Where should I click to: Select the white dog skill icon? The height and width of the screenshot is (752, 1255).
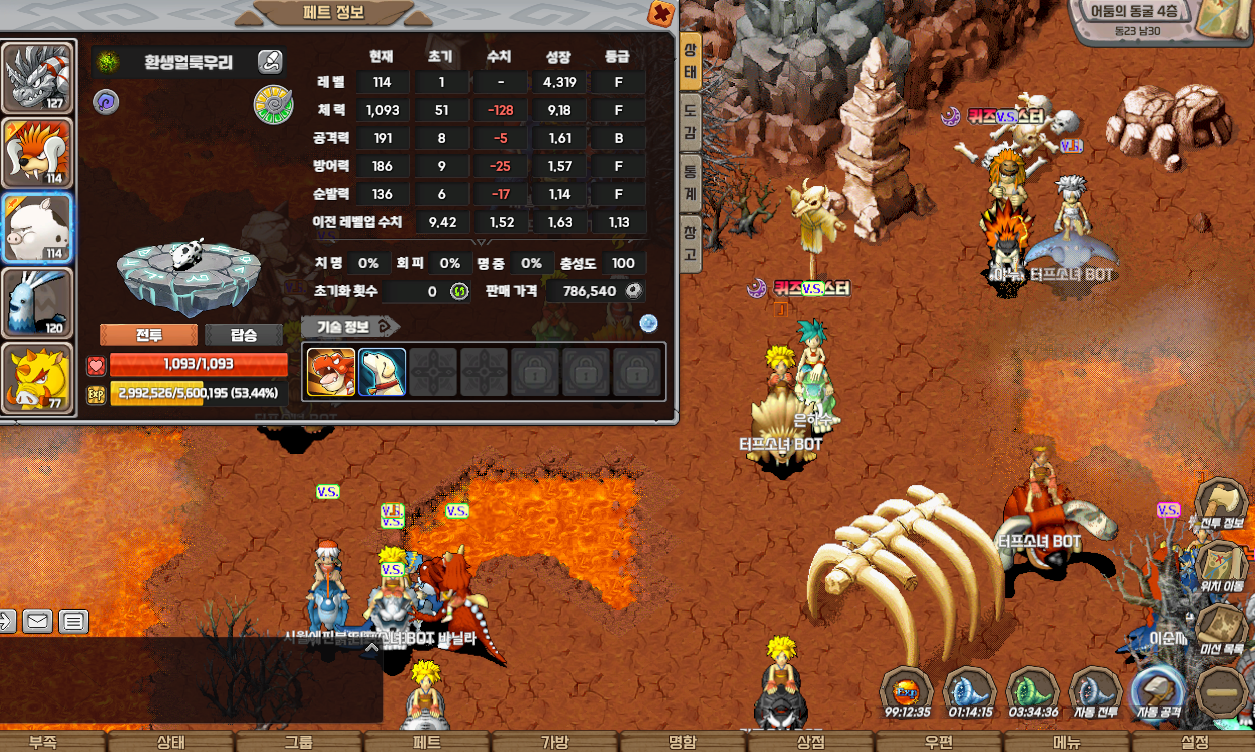382,372
